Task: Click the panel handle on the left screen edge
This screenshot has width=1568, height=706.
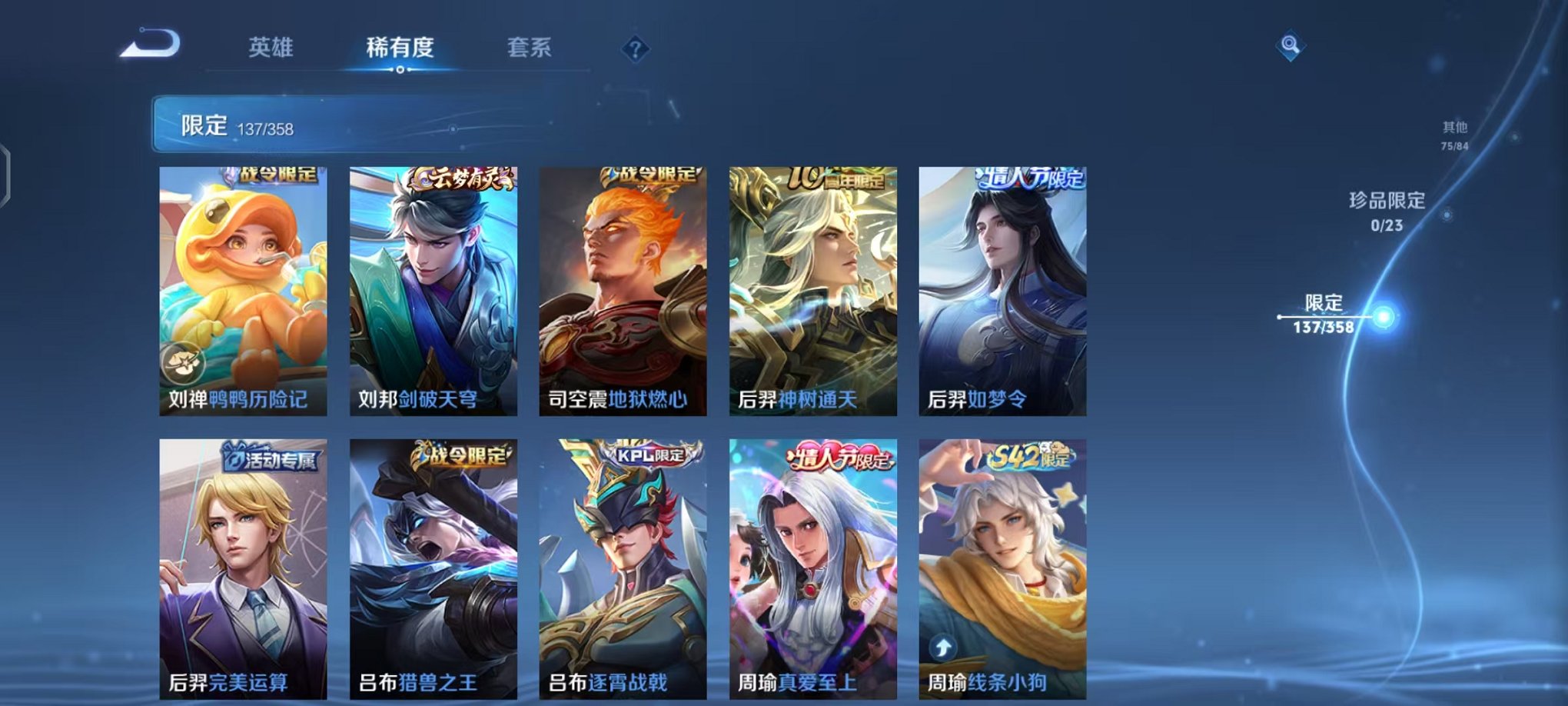Action: pos(6,173)
